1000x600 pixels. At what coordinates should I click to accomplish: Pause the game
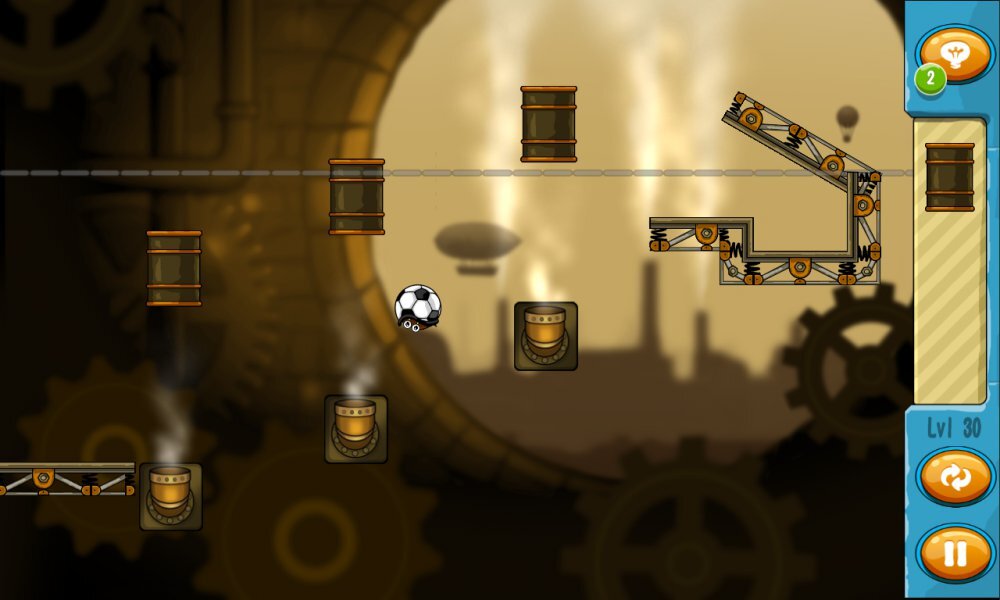click(x=954, y=553)
